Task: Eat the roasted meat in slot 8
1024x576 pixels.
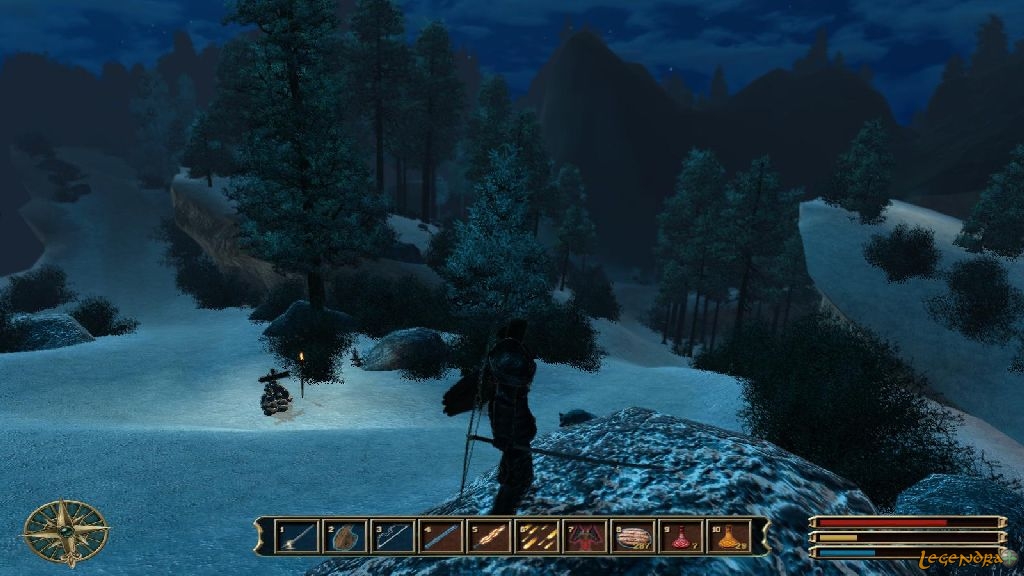Action: point(632,537)
